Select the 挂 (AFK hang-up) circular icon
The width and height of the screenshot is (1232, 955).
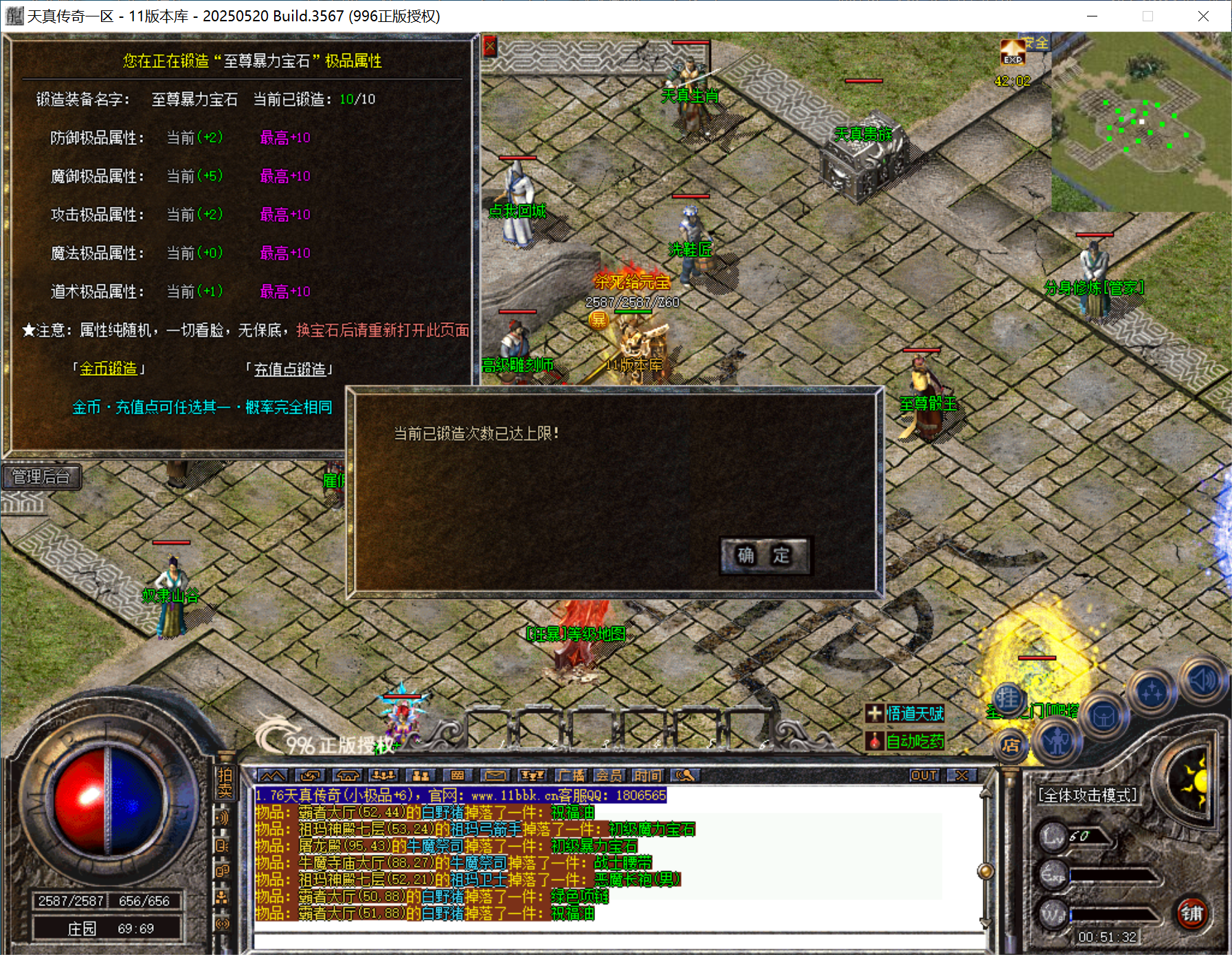(x=1010, y=697)
